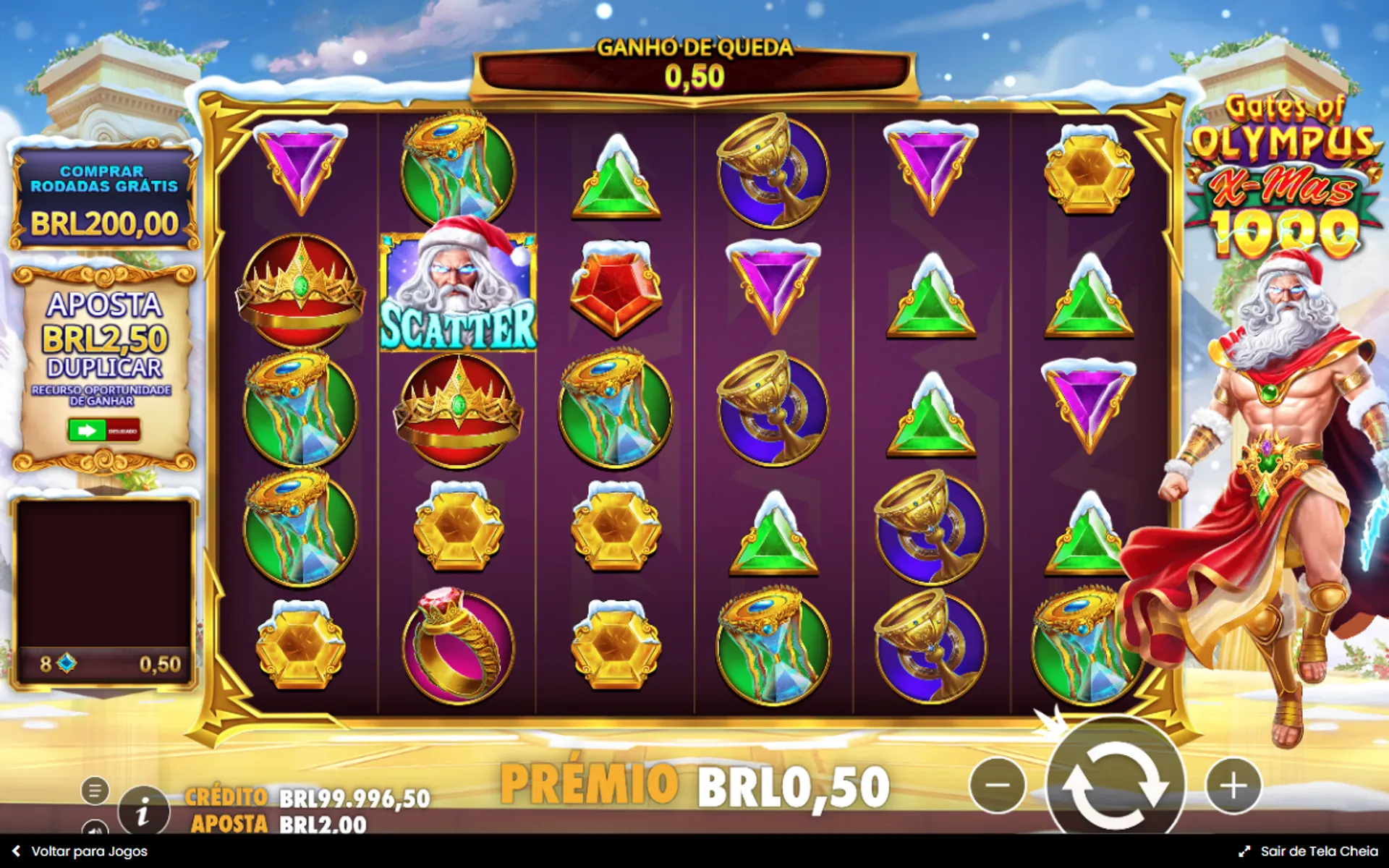Increase the bet with the plus button

(x=1233, y=786)
